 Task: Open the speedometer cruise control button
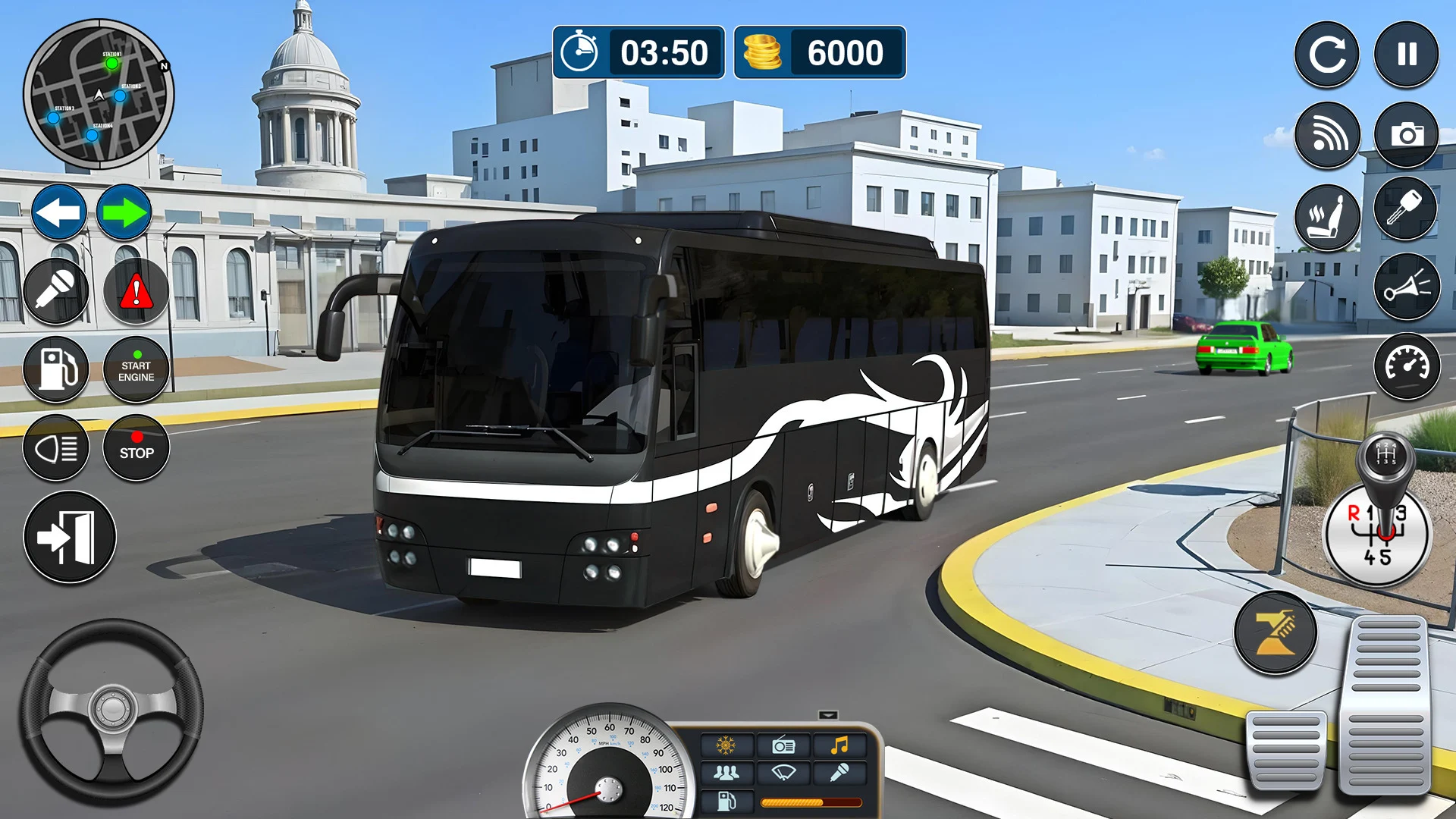(1407, 366)
